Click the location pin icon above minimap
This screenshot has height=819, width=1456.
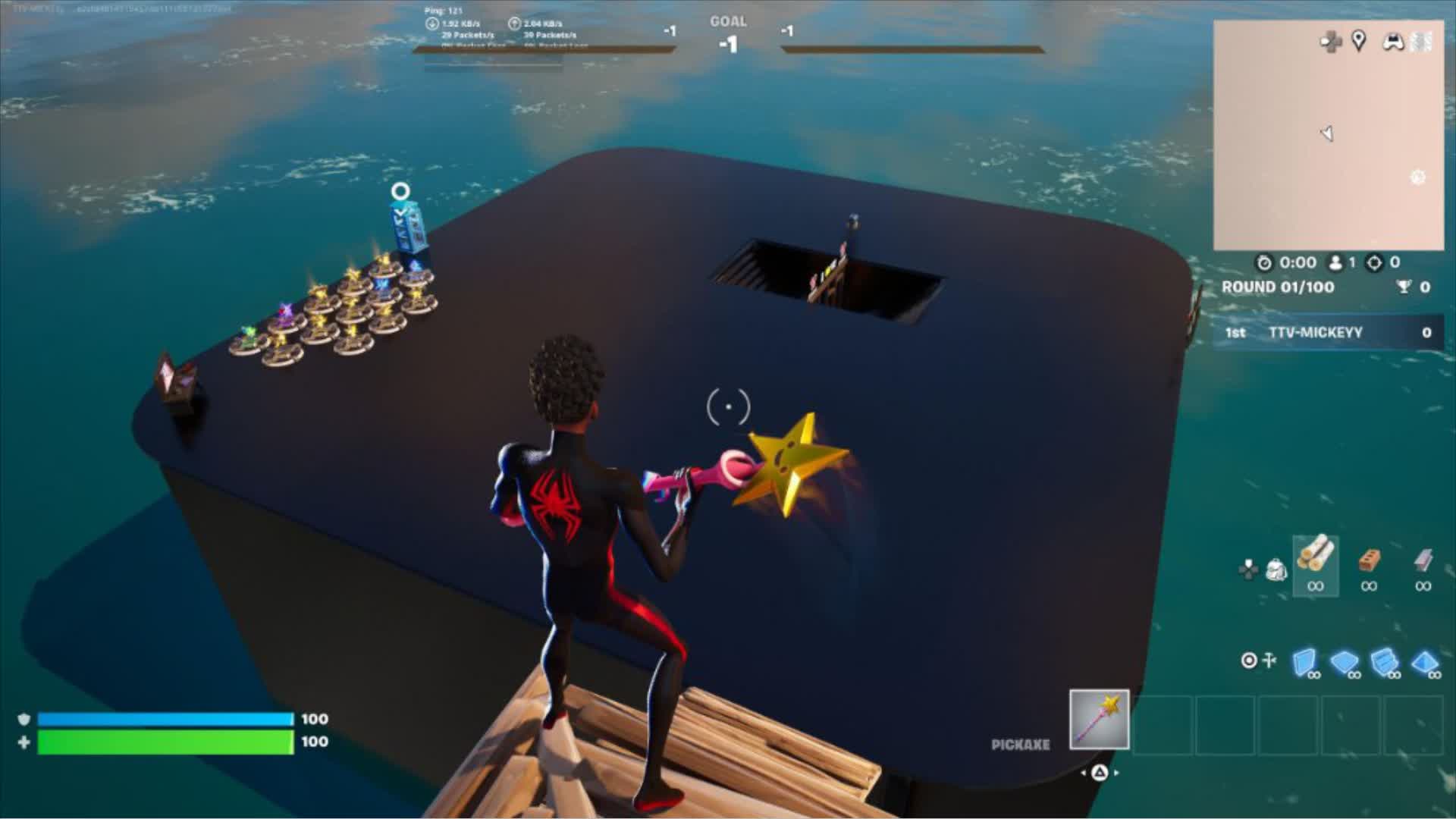tap(1360, 43)
